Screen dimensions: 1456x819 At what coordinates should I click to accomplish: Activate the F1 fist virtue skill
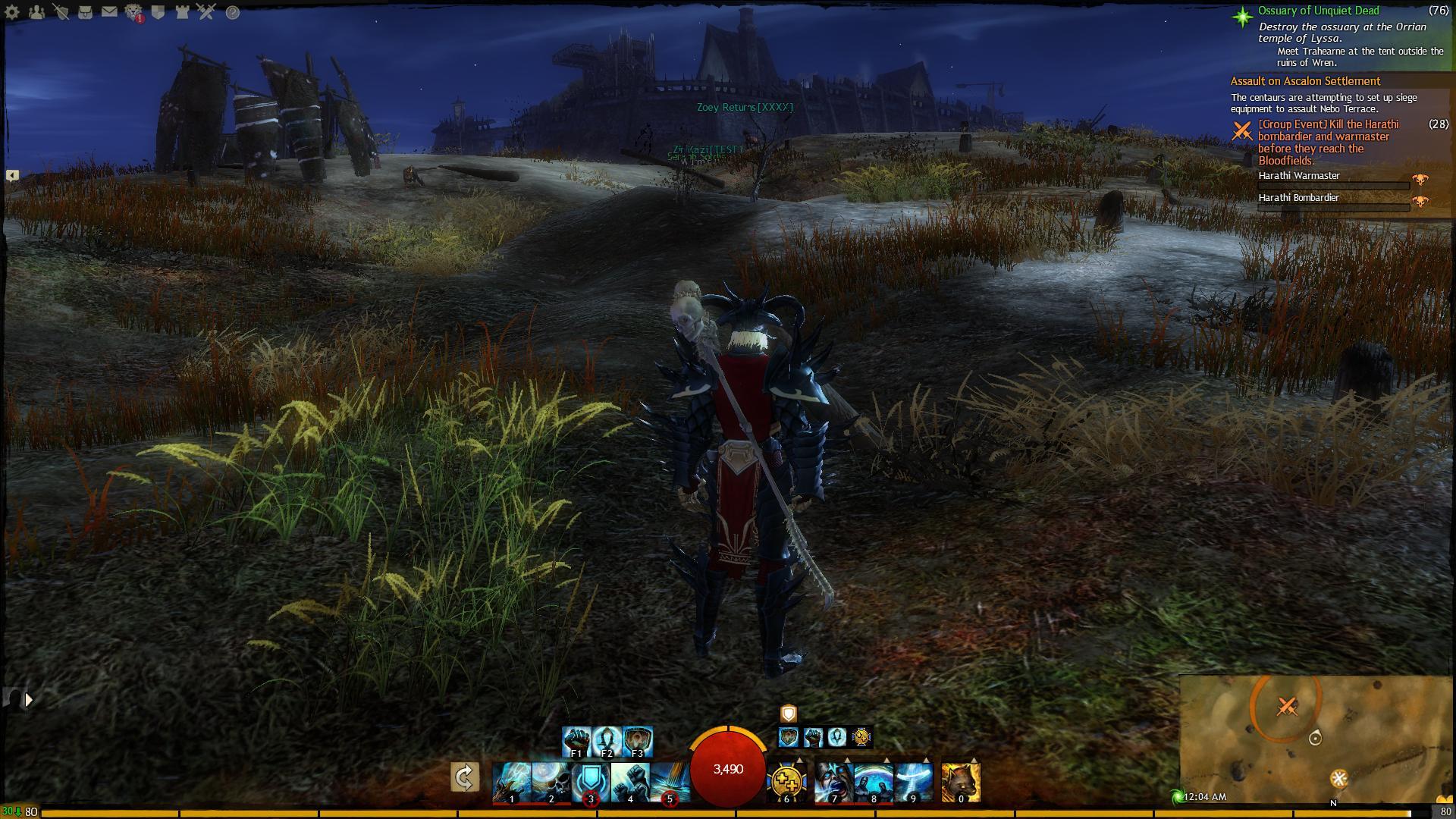(x=576, y=741)
